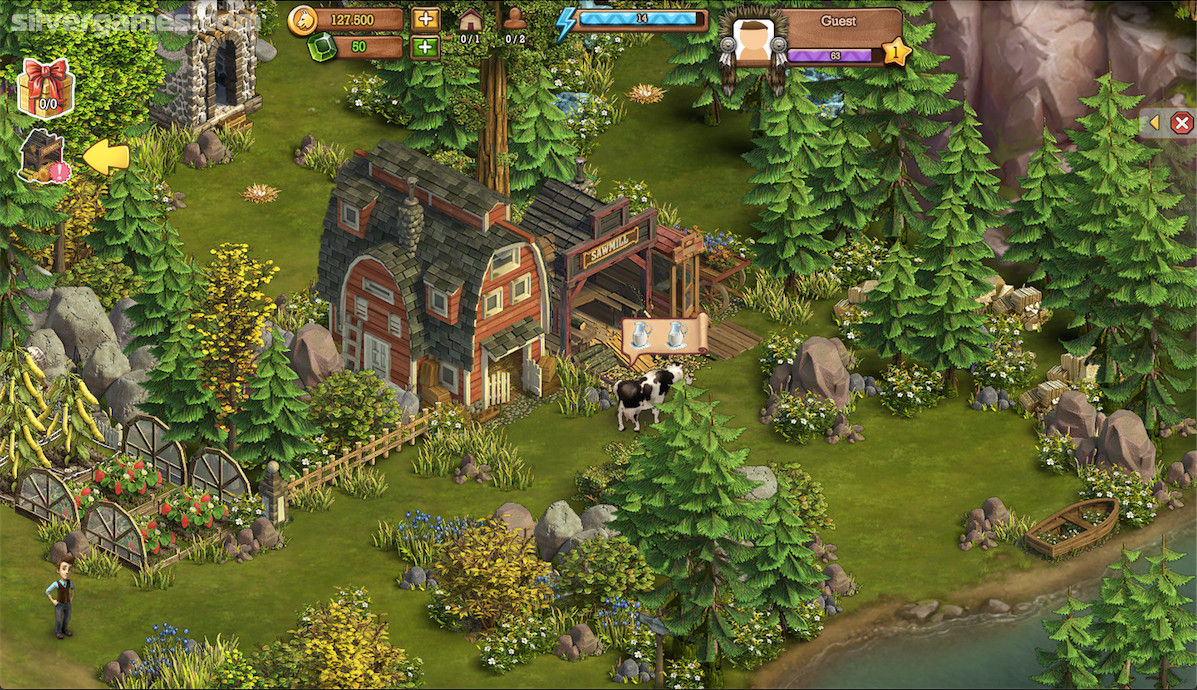Show the worker count indicator
This screenshot has width=1197, height=690.
(515, 24)
